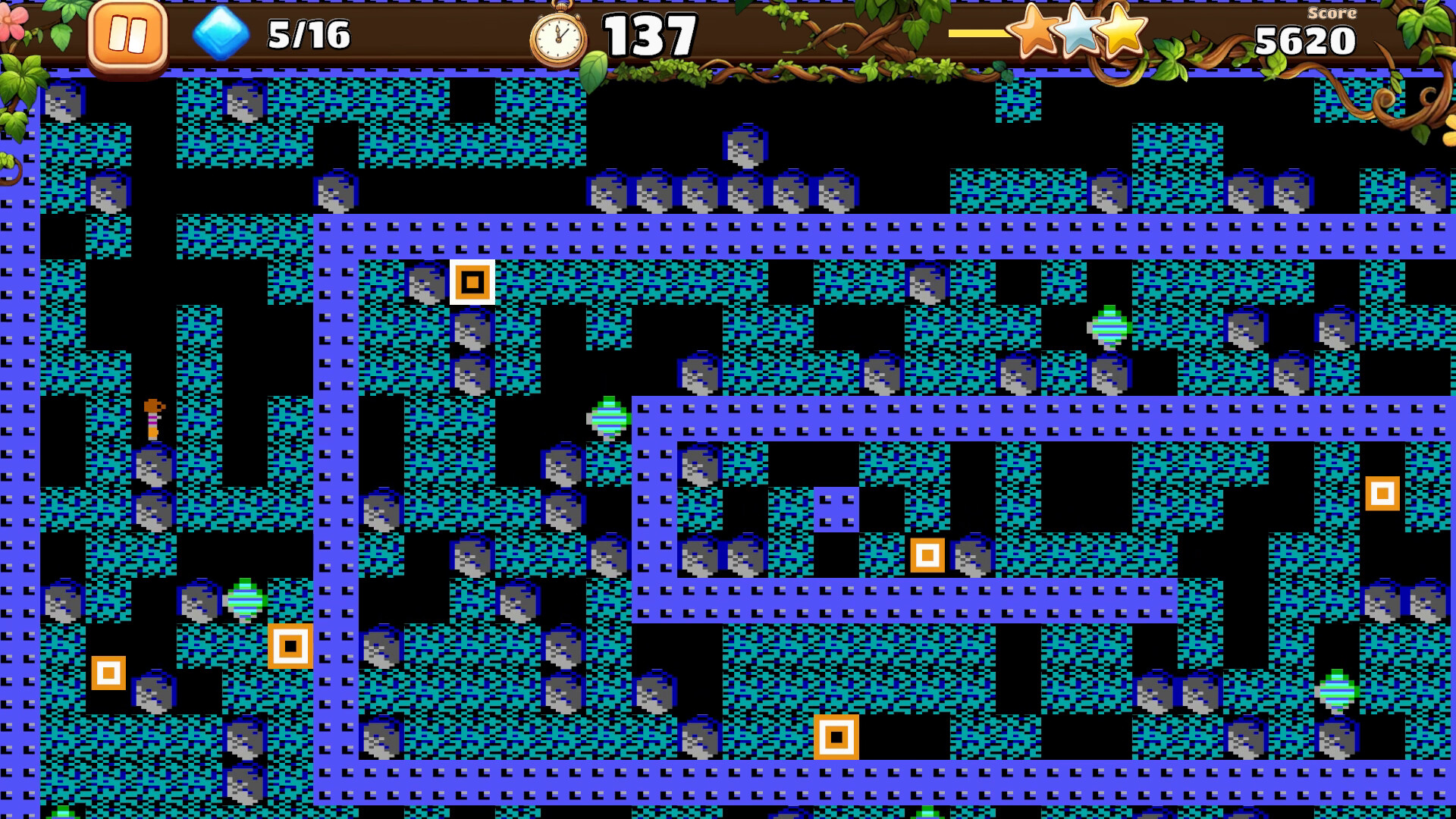The image size is (1456, 819).
Task: Select the gem next to the boulder on the left
Action: point(245,599)
